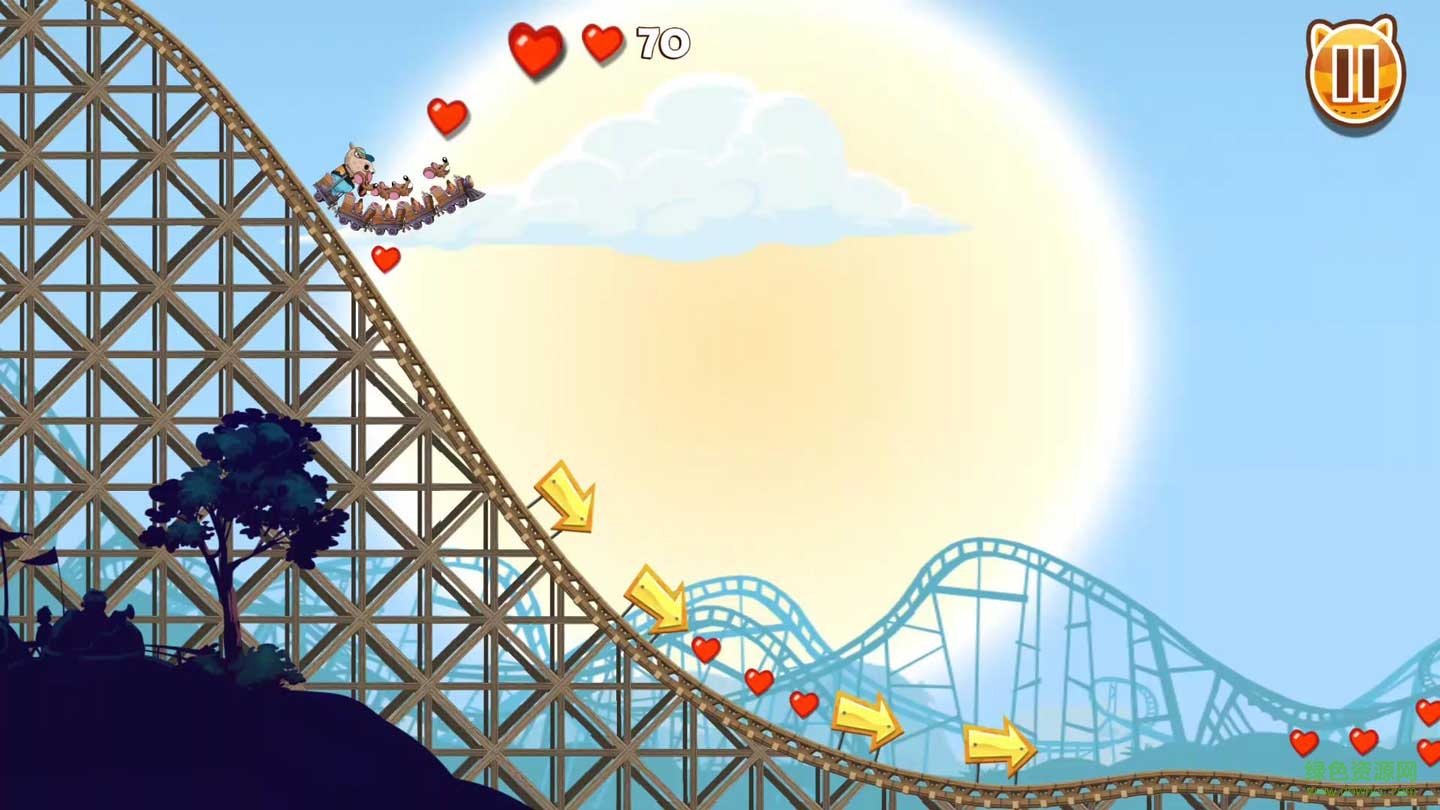Collect the heart above the coaster cart
This screenshot has width=1440, height=810.
tap(446, 114)
